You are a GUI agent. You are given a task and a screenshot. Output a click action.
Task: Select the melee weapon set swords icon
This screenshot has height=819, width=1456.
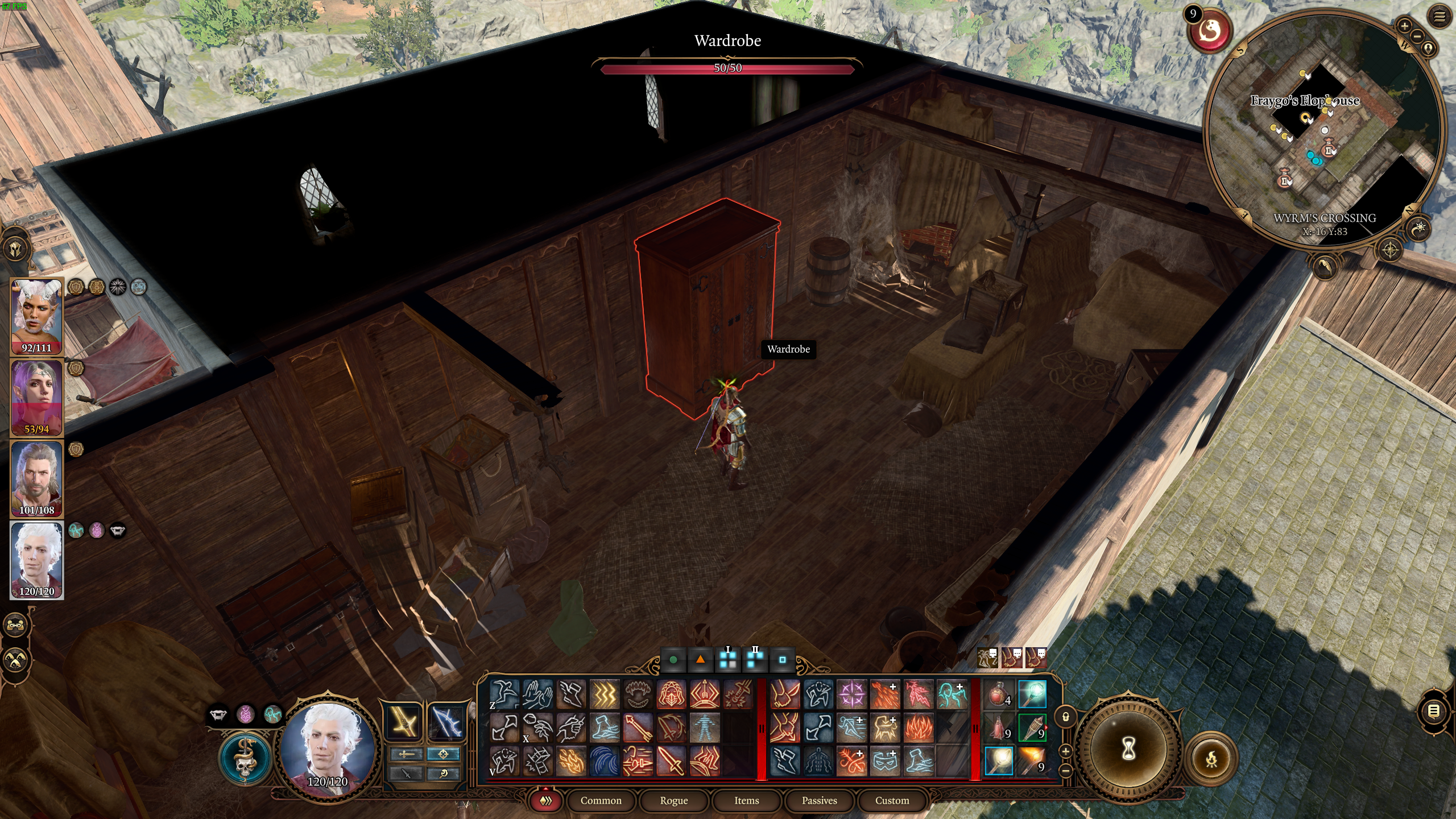[407, 754]
